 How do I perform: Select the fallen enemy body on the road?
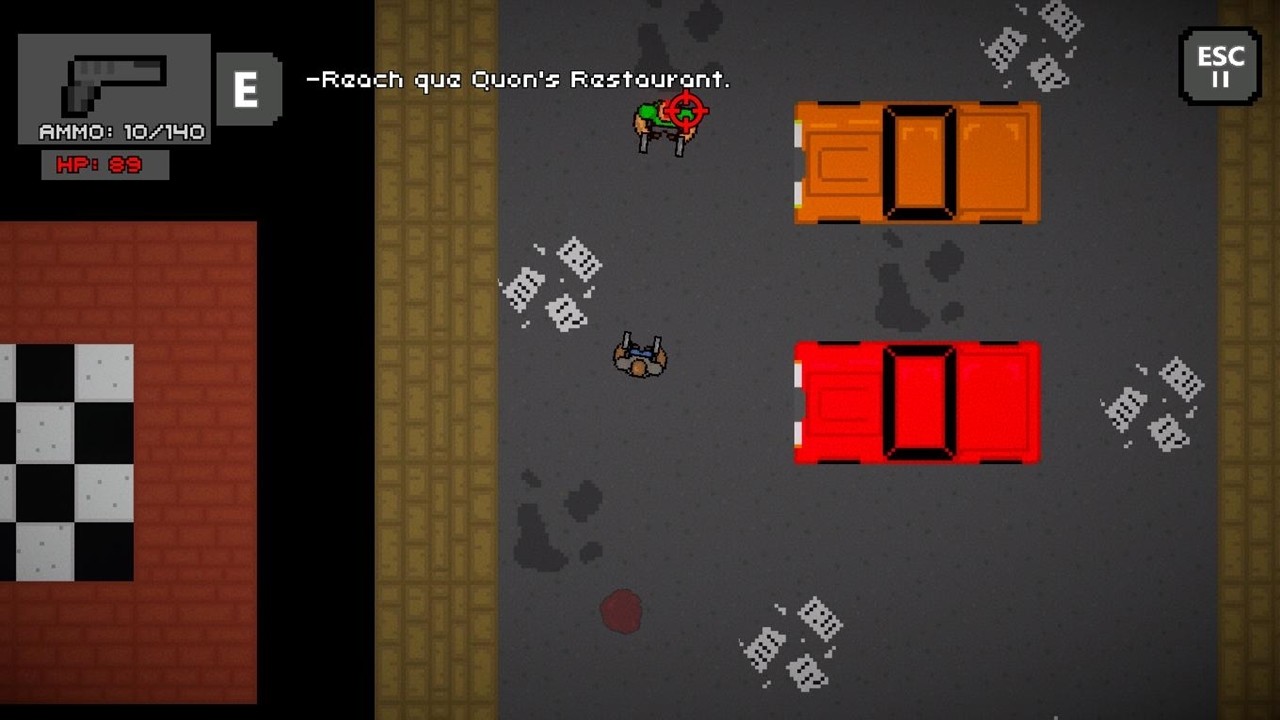pyautogui.click(x=640, y=357)
